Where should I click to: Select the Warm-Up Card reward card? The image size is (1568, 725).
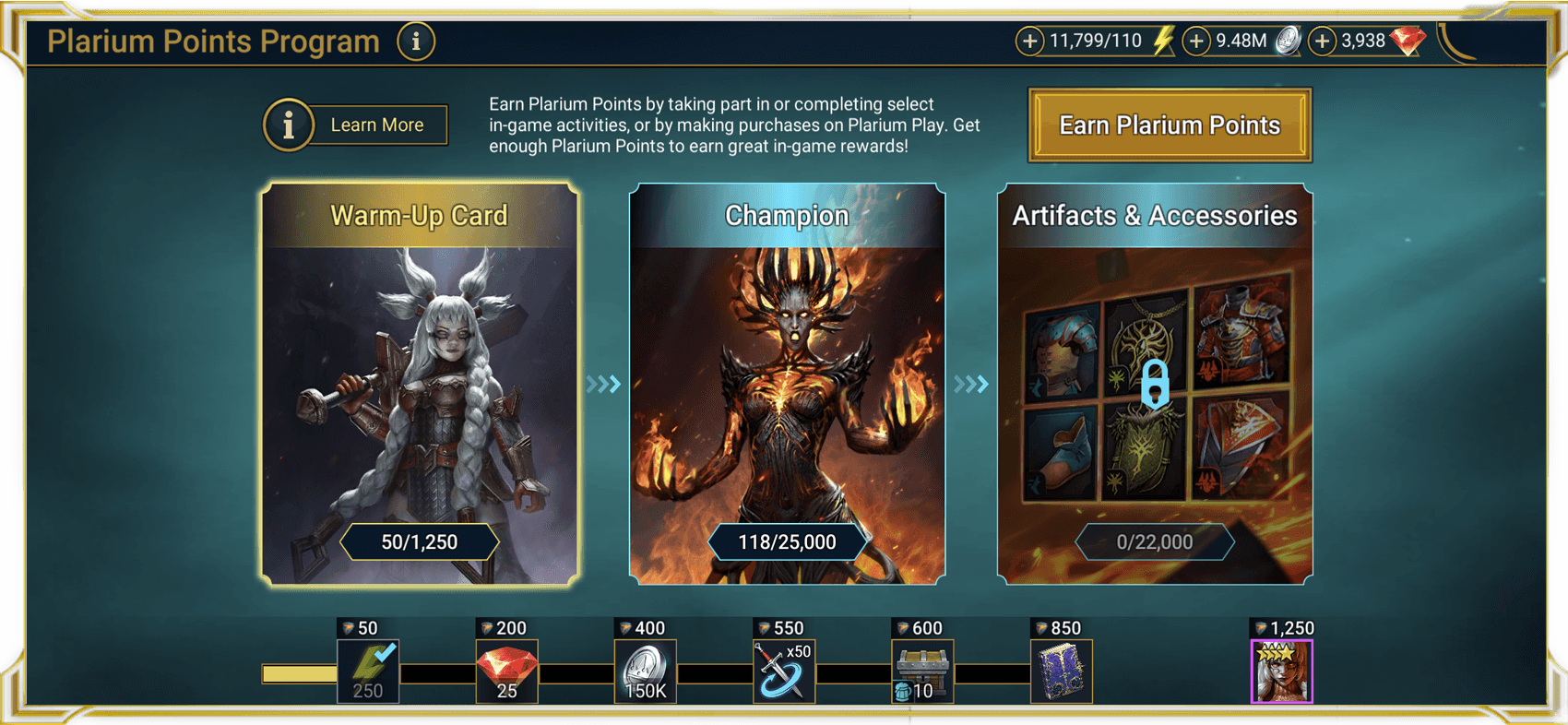(420, 383)
